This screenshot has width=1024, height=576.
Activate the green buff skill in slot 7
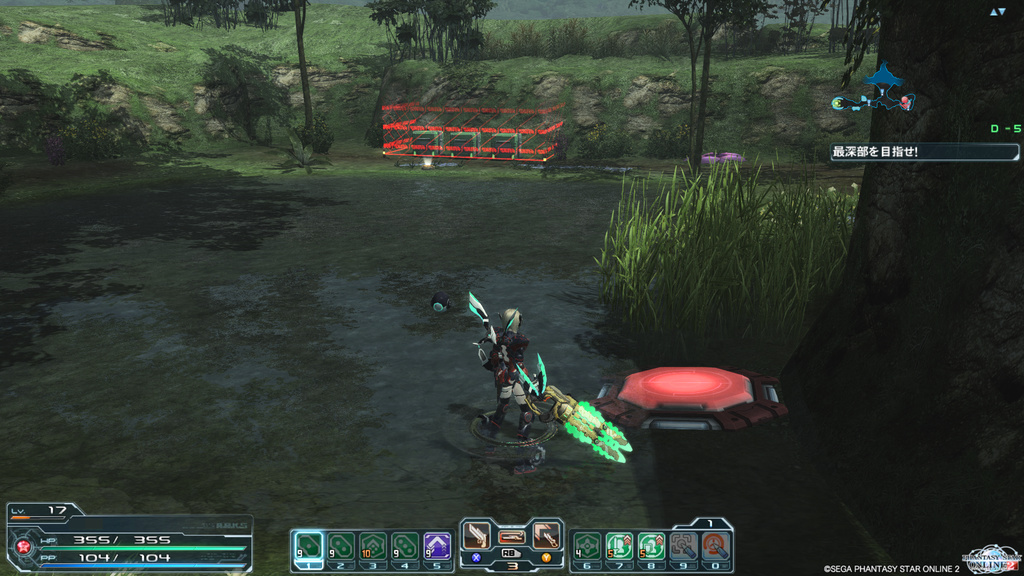point(619,545)
